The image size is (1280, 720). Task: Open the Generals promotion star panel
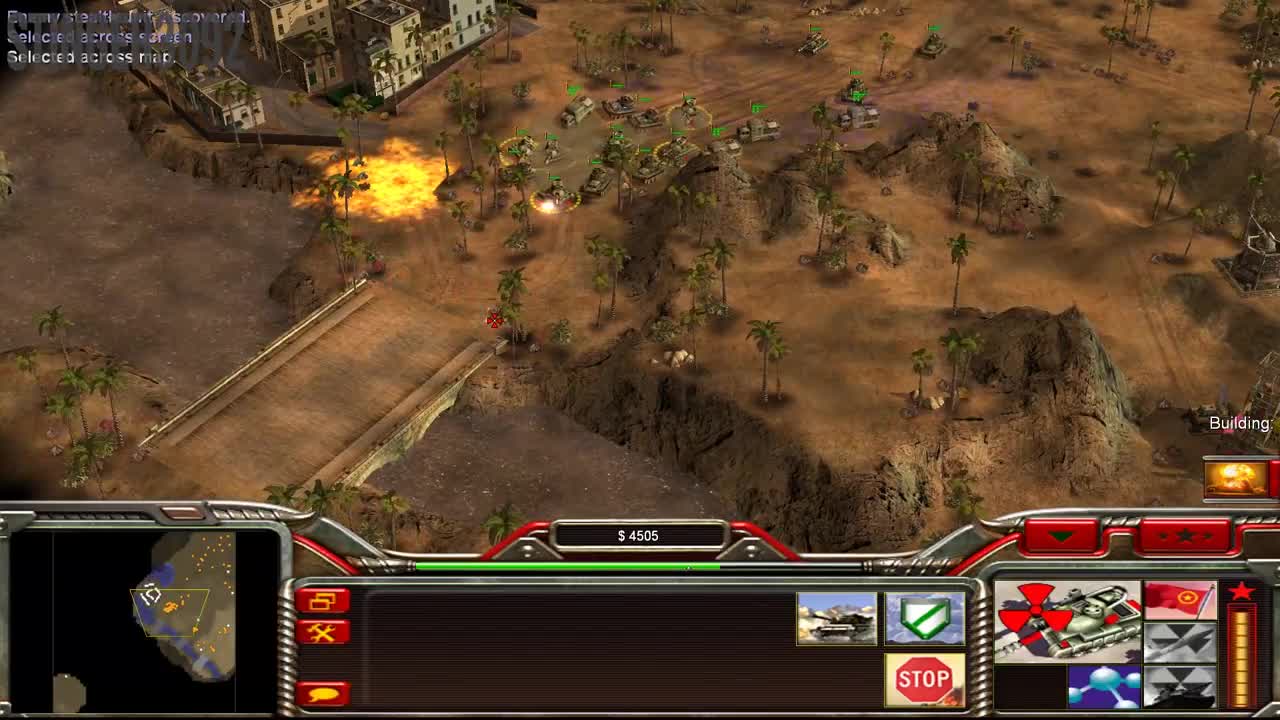1185,535
